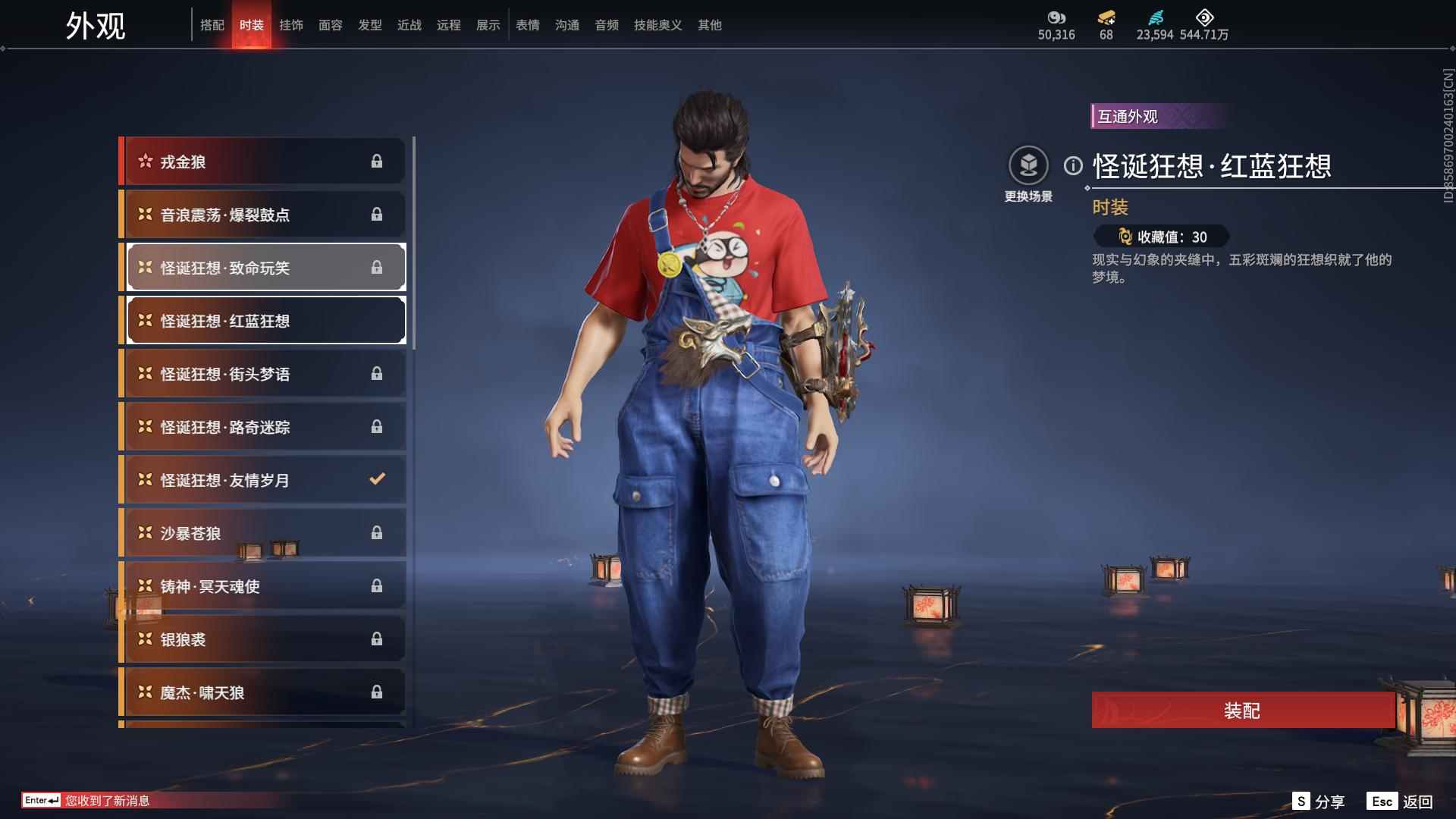This screenshot has height=819, width=1456.
Task: Open the 更换场景 scene switch icon
Action: click(x=1029, y=164)
